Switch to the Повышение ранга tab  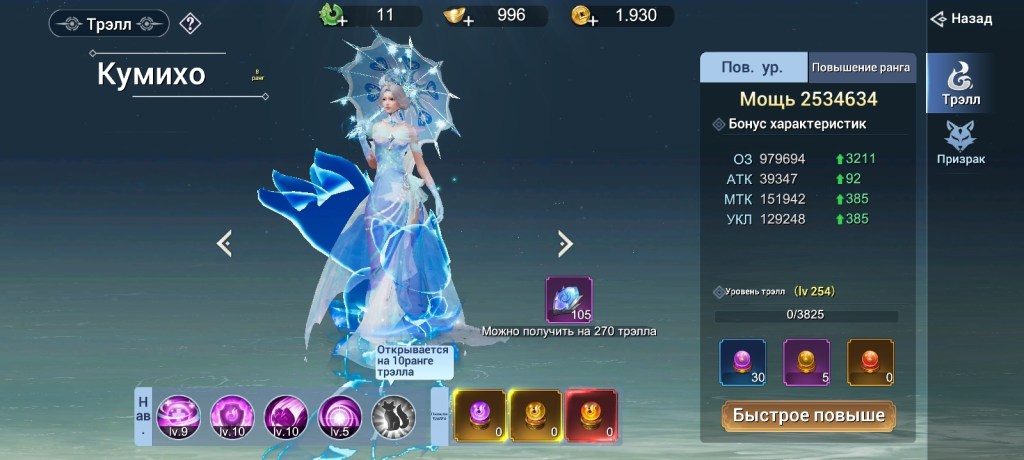[x=861, y=68]
